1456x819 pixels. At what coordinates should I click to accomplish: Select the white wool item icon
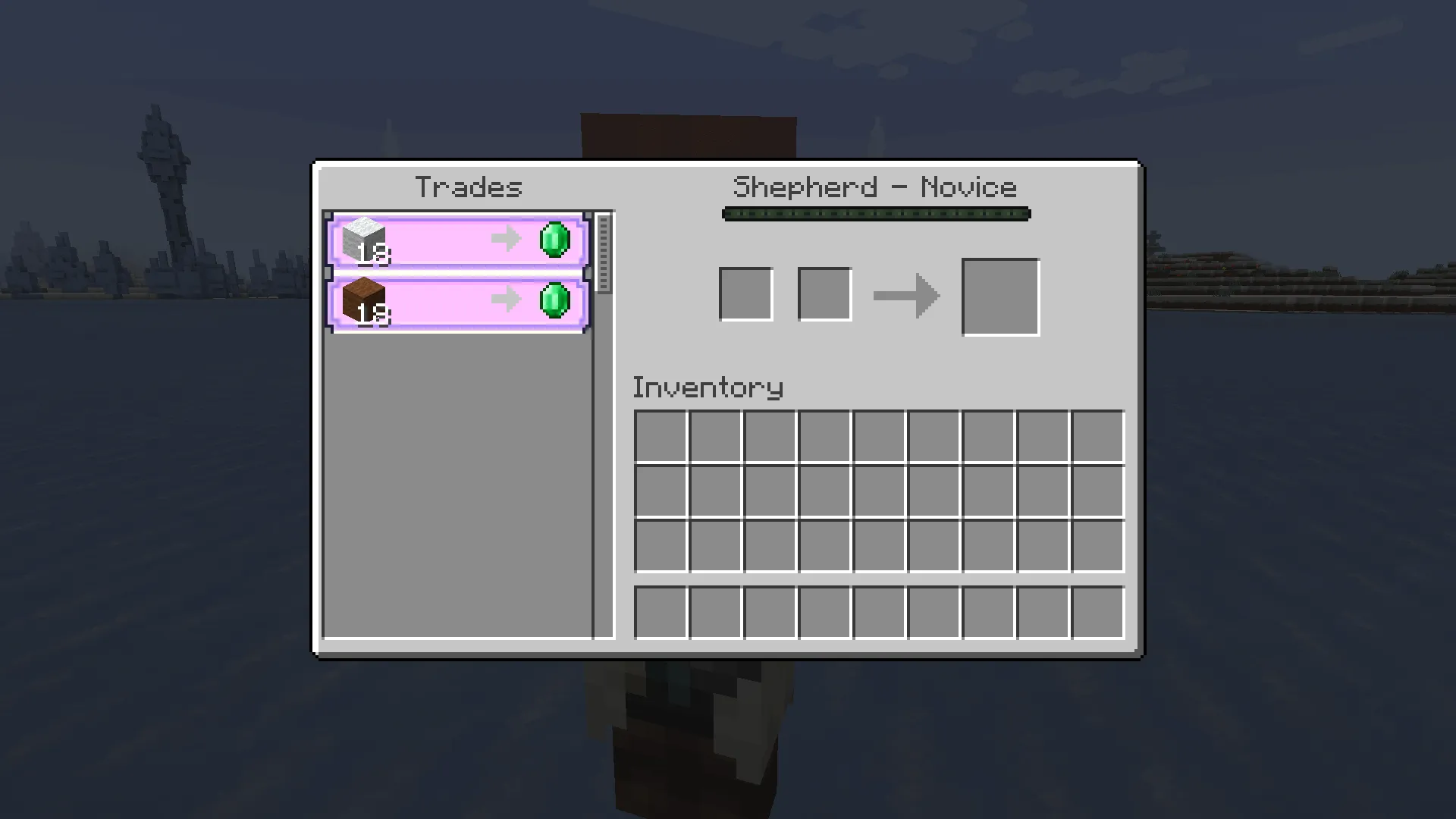364,239
